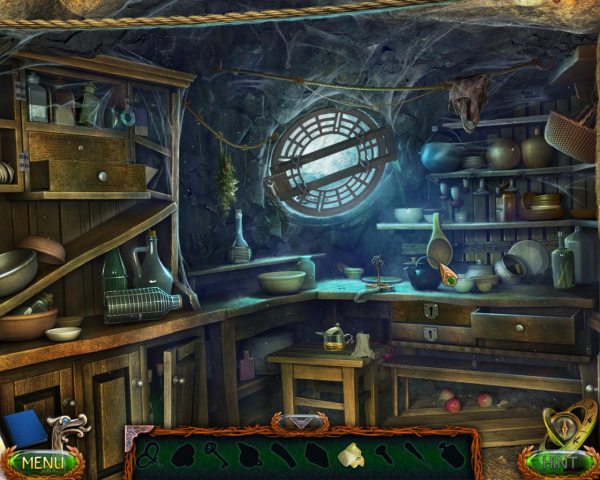The image size is (600, 480).
Task: Select the scissors silhouette in the item bar
Action: pos(148,454)
